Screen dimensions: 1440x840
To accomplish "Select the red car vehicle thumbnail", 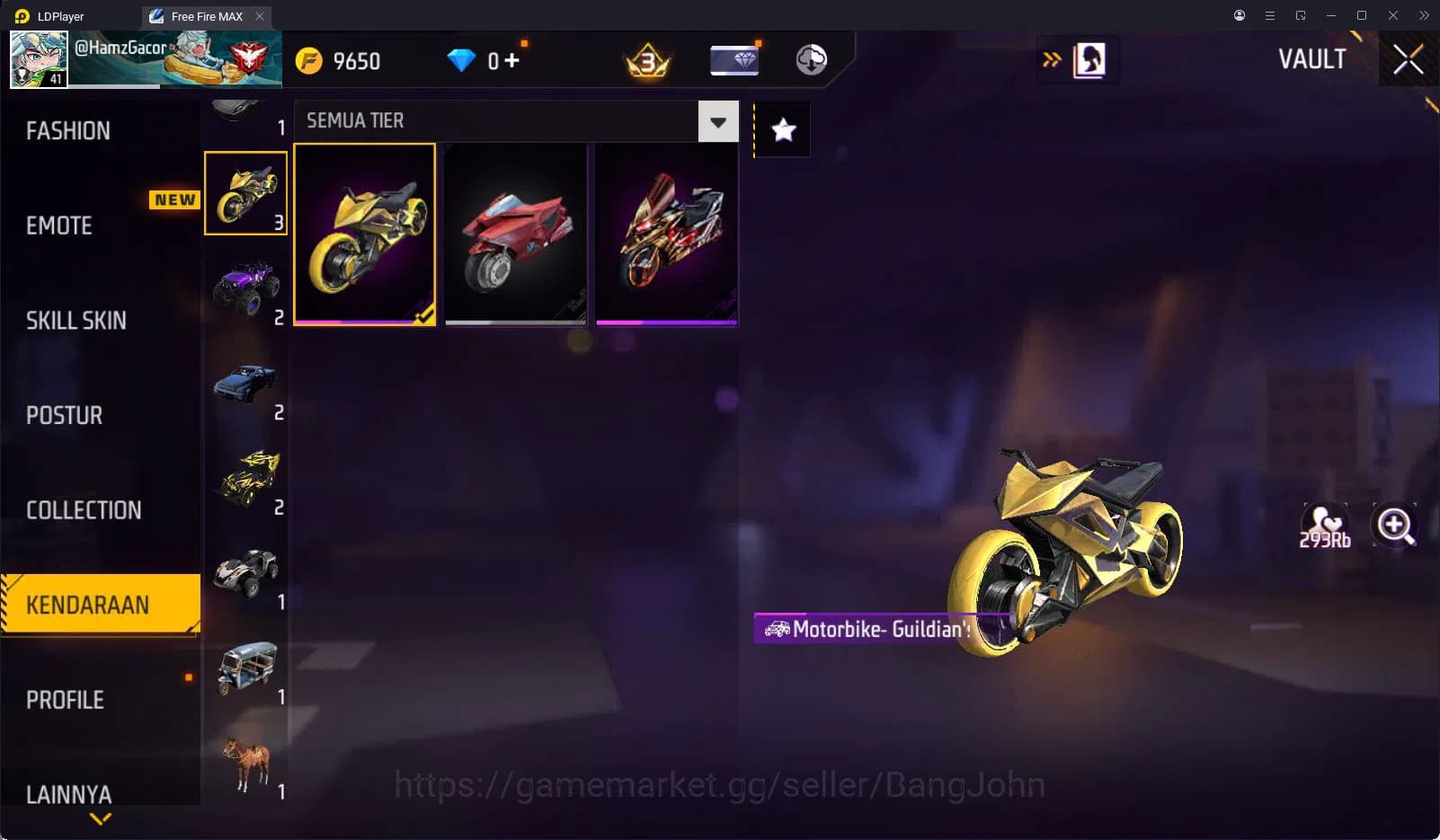I will (515, 232).
